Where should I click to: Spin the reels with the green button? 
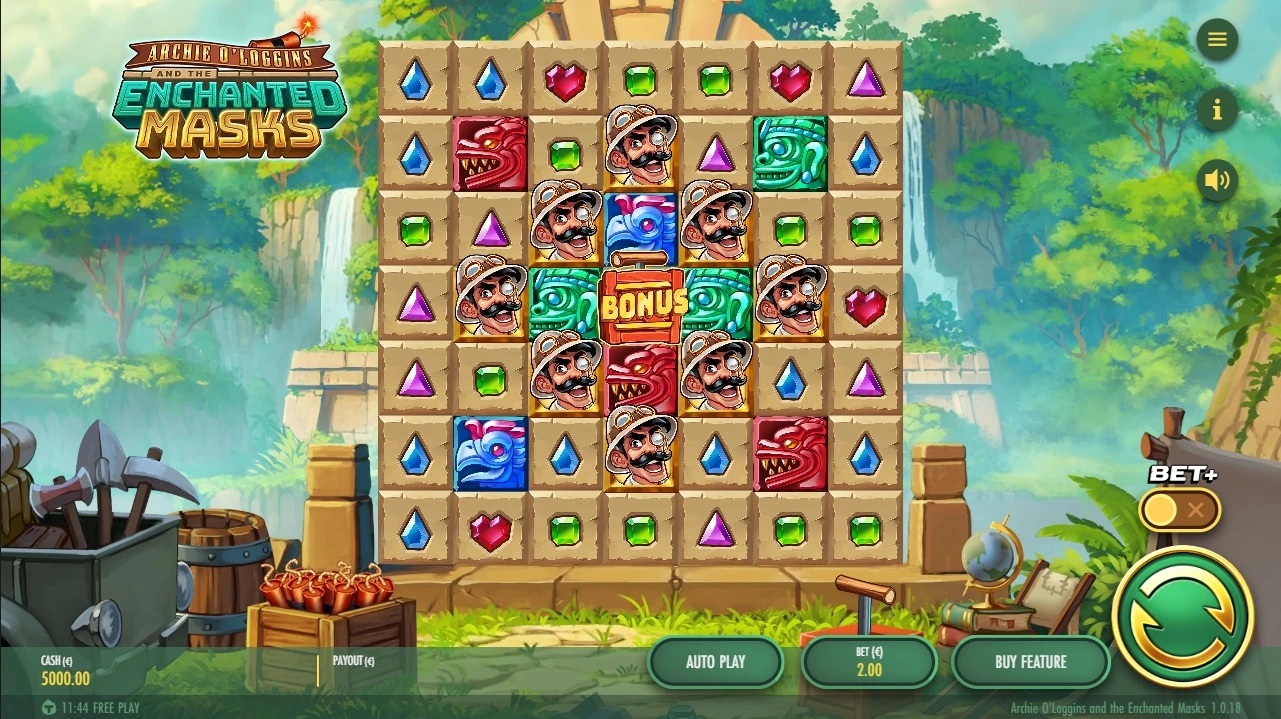[x=1182, y=616]
